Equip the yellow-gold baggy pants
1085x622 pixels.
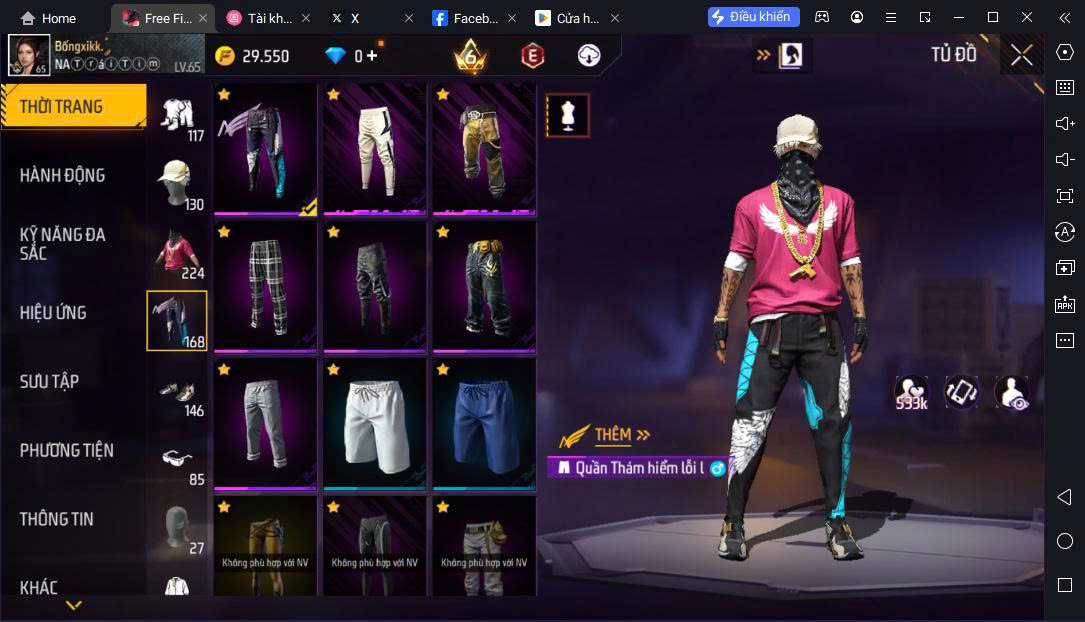[x=484, y=149]
